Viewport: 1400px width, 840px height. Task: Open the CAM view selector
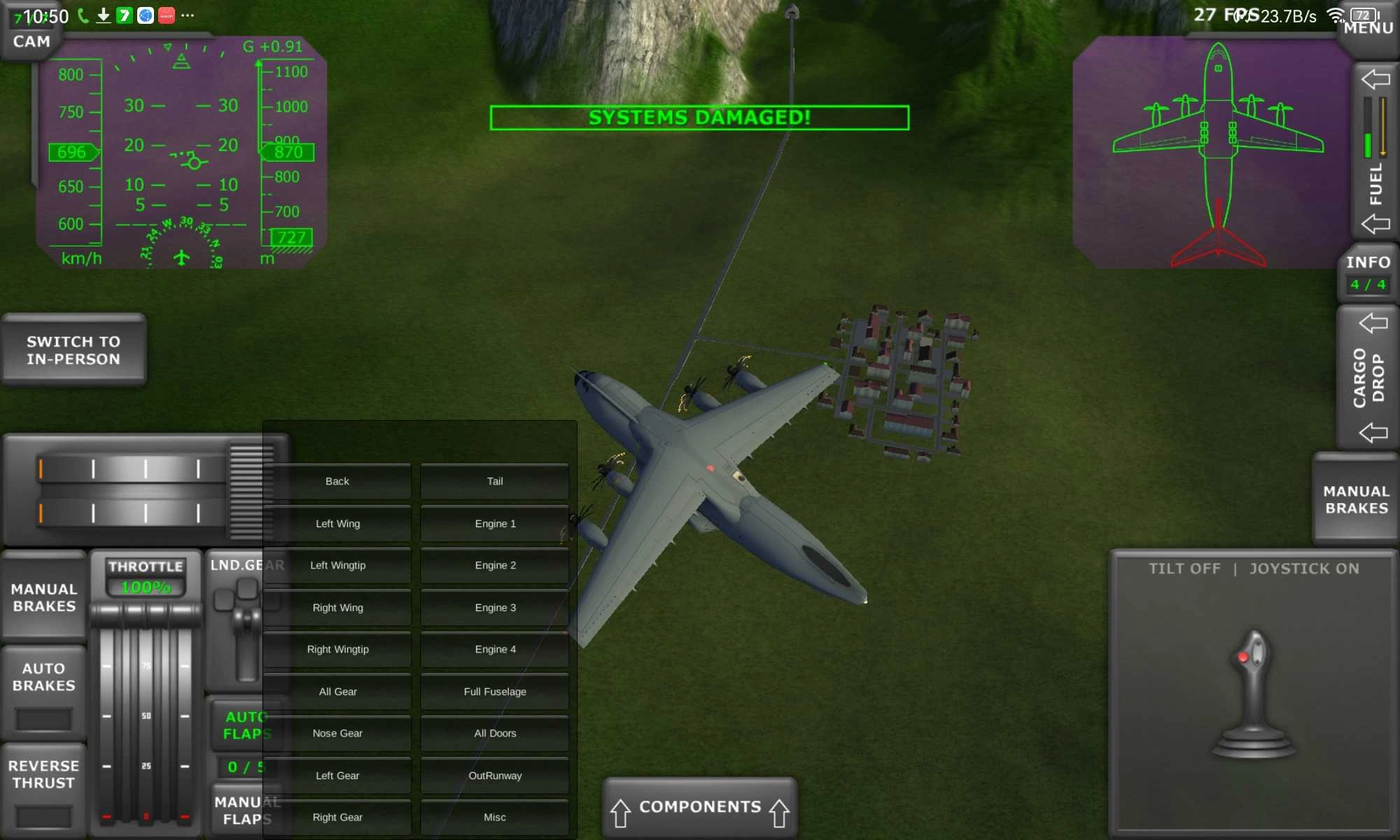[x=30, y=41]
